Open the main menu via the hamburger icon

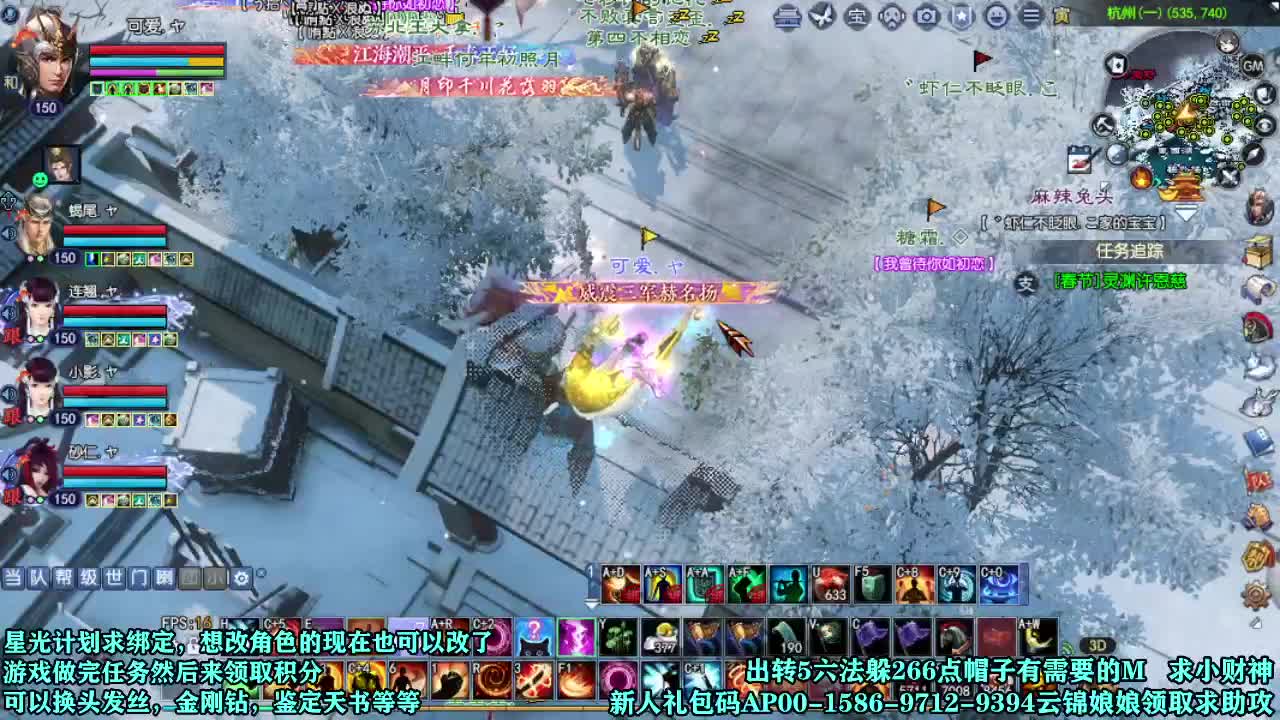pyautogui.click(x=1032, y=17)
